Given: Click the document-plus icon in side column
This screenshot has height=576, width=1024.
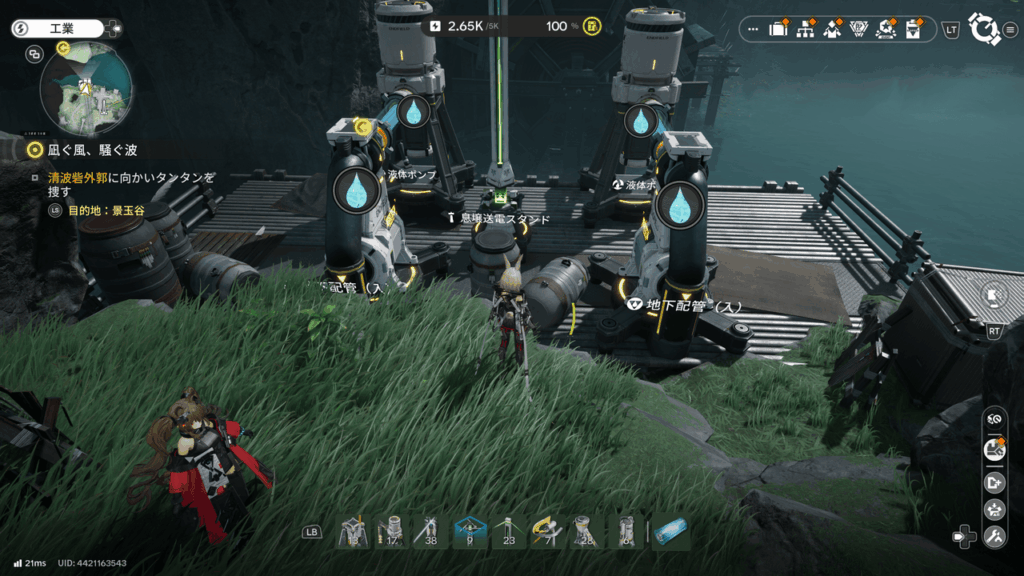Looking at the screenshot, I should click(994, 481).
